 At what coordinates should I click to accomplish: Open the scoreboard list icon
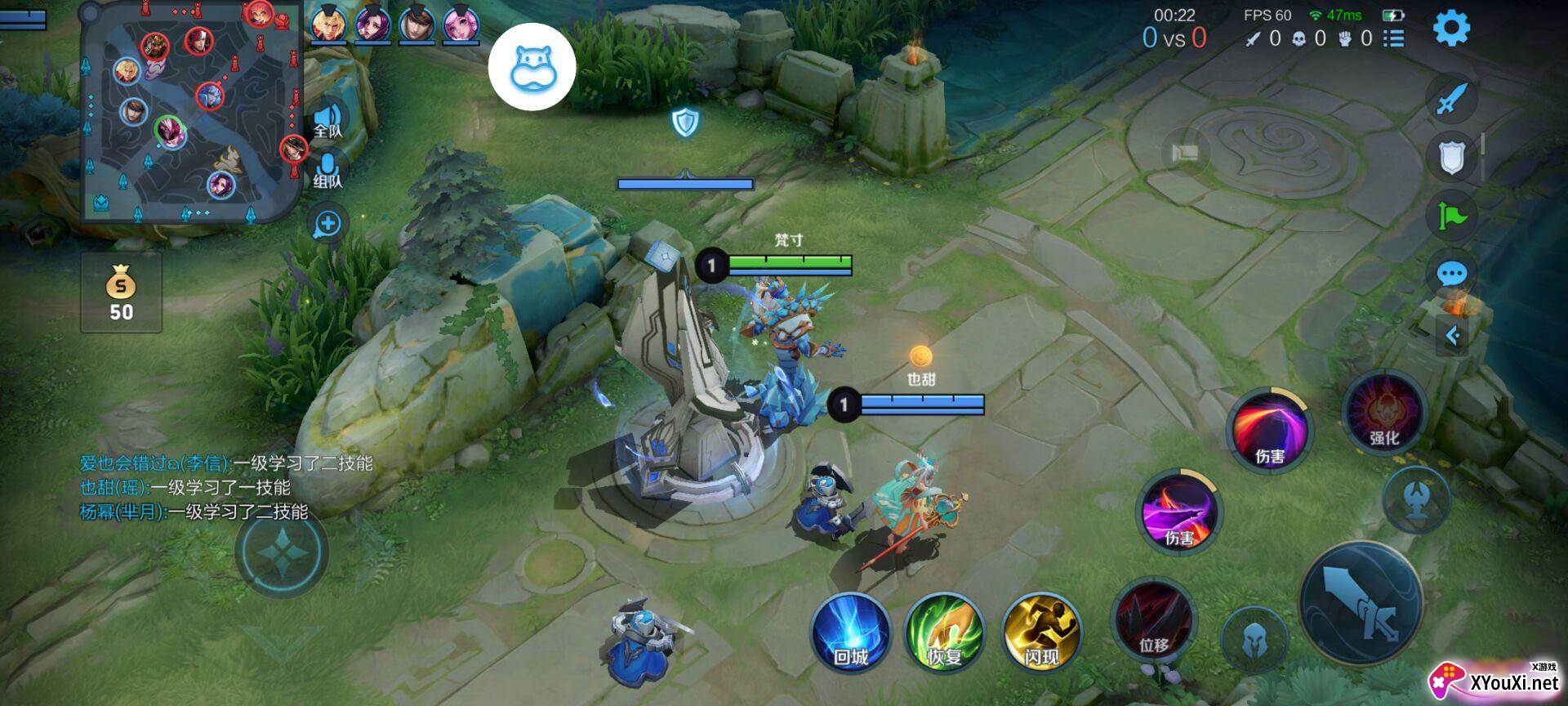[x=1394, y=38]
